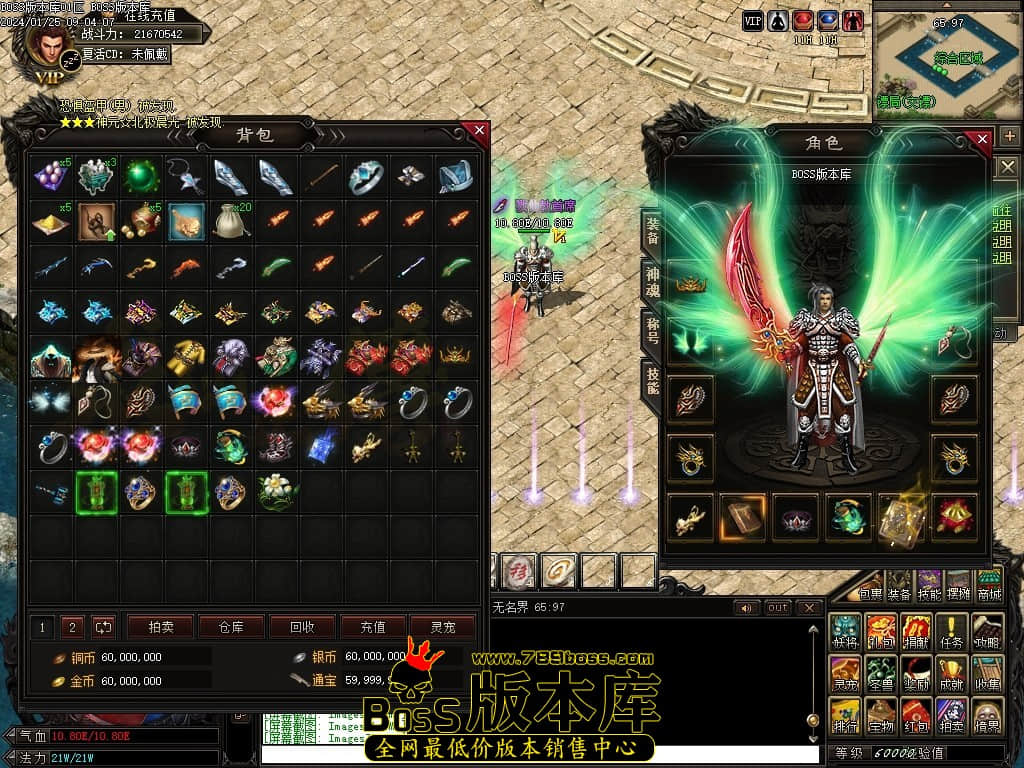
Task: Select the white flower item in the bag
Action: tap(274, 491)
